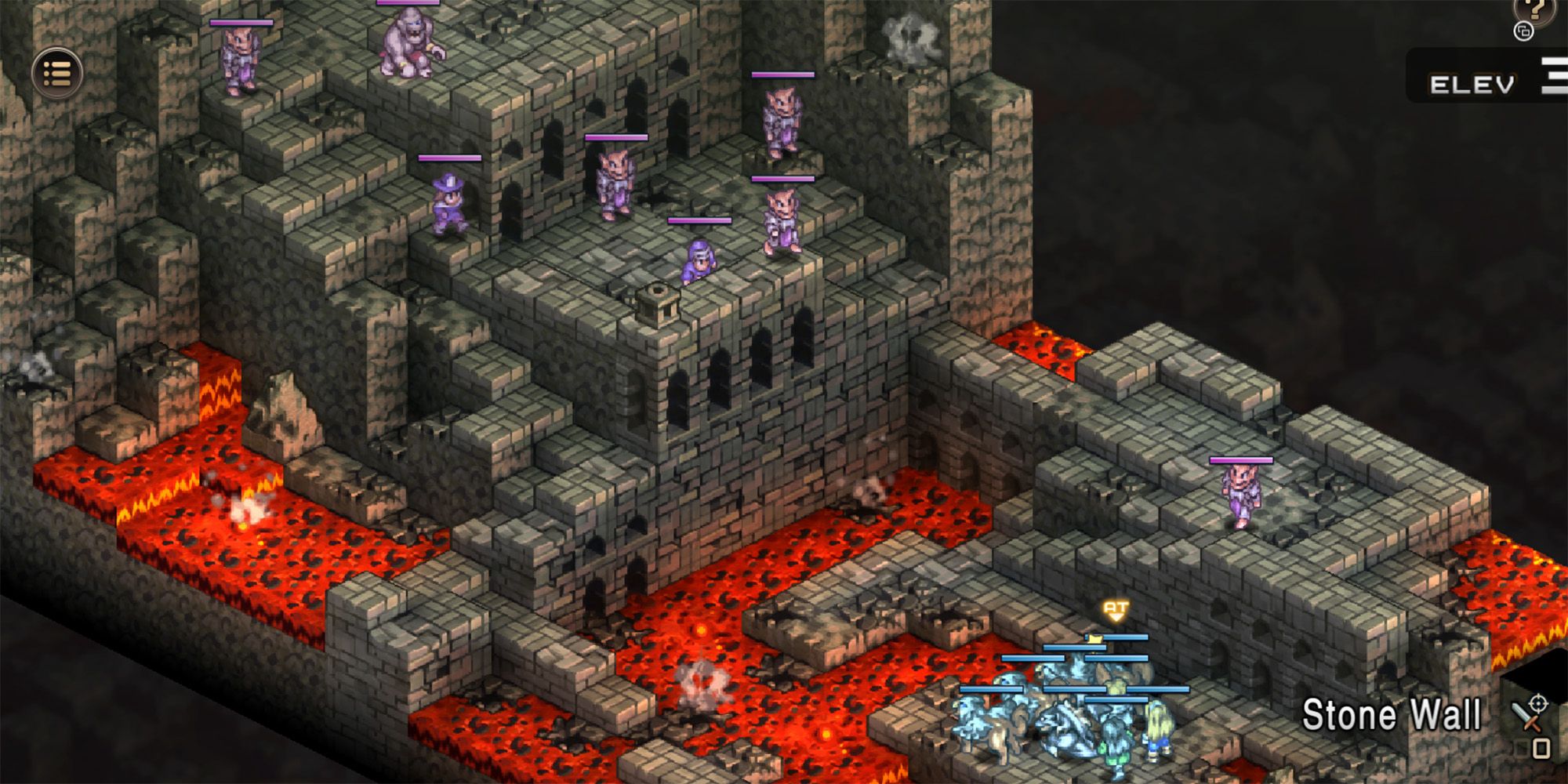This screenshot has height=784, width=1568.
Task: Open the round list menu button
Action: pos(57,74)
